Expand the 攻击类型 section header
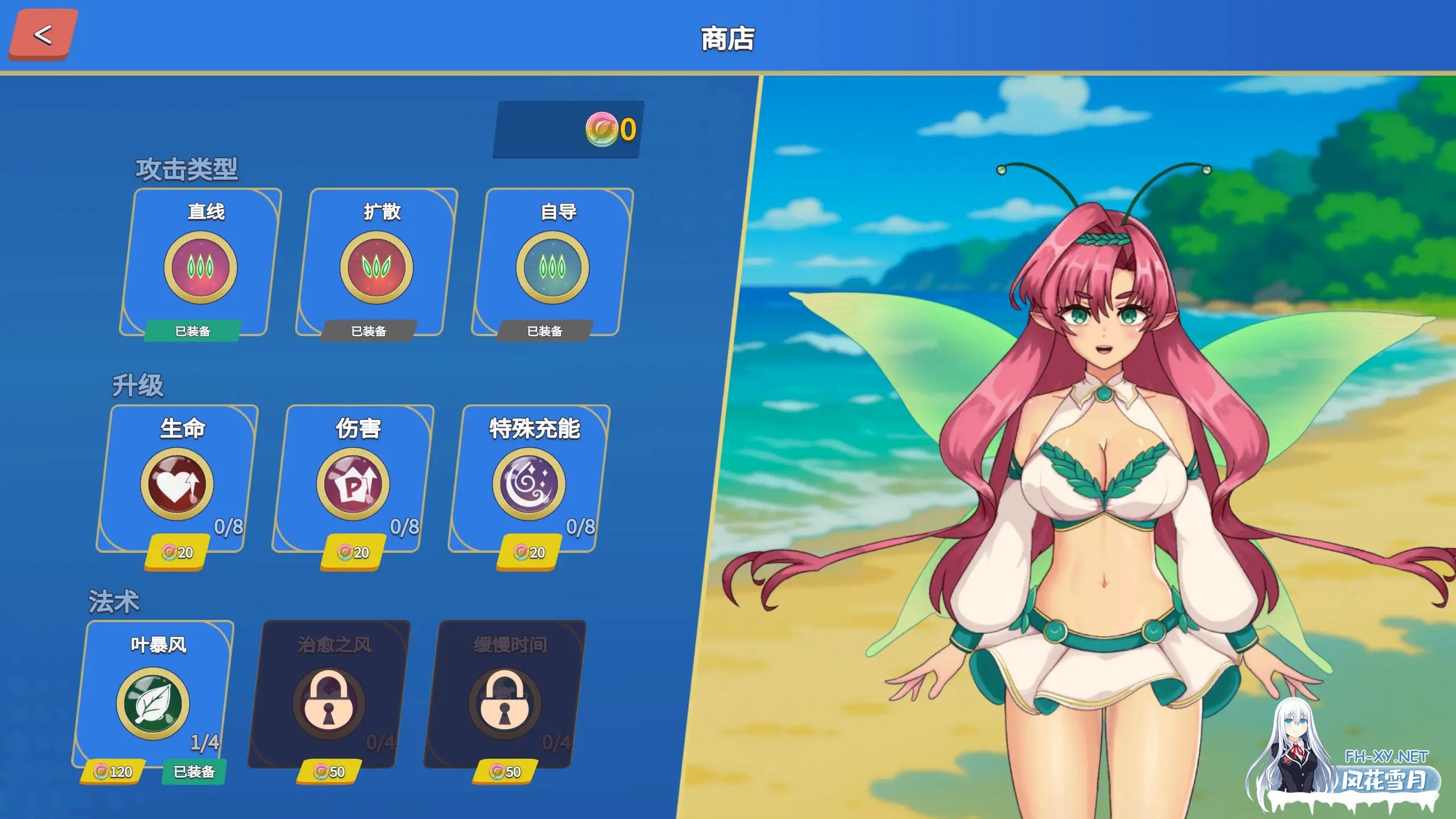Screen dimensions: 1456x819 tap(188, 169)
